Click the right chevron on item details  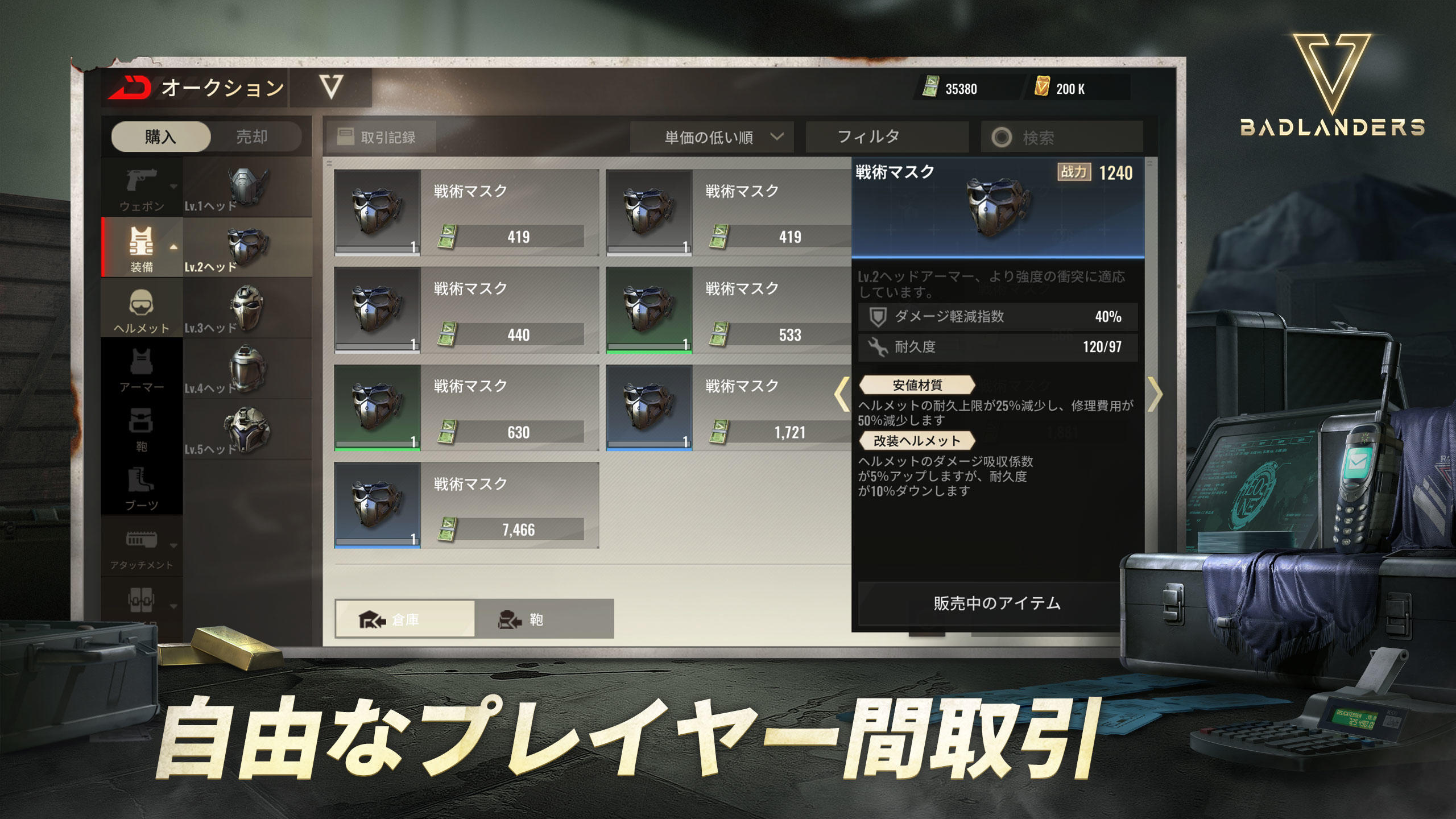coord(1155,392)
